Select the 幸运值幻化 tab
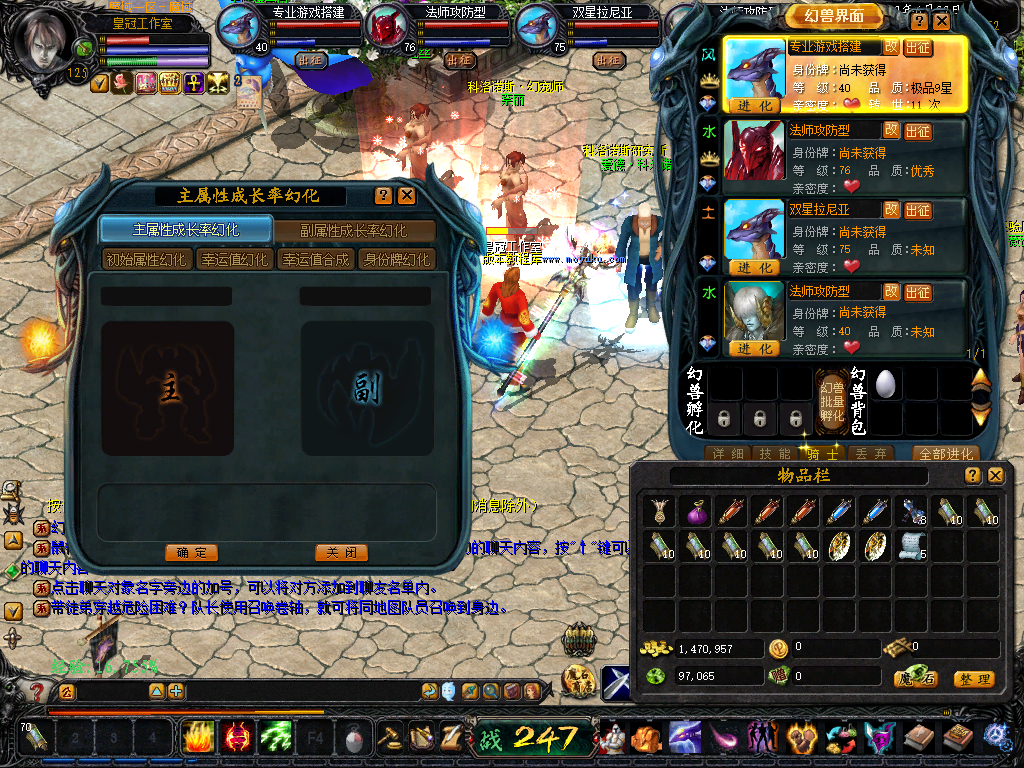1024x768 pixels. pos(234,260)
